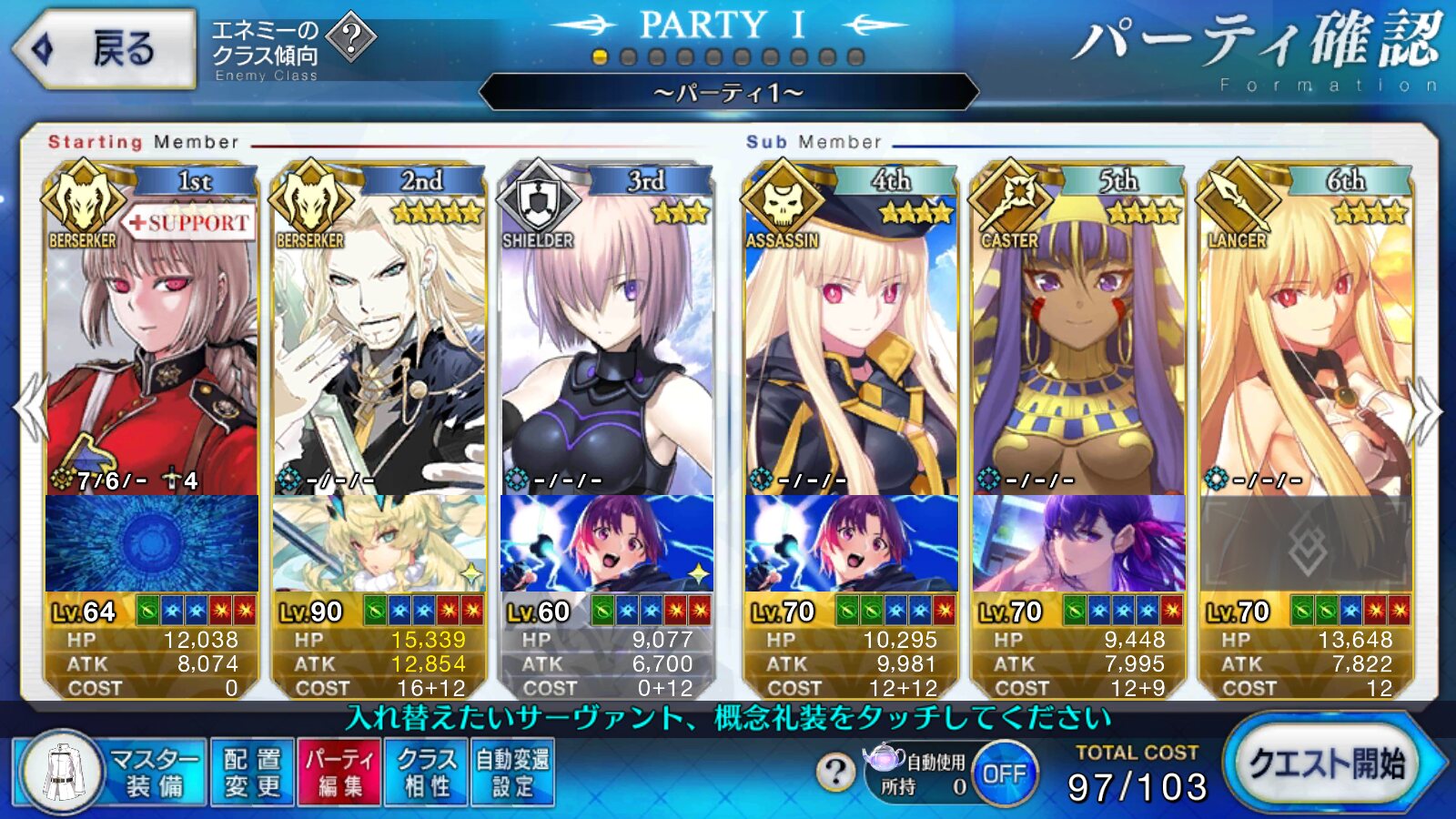Image resolution: width=1456 pixels, height=819 pixels.
Task: Start the quest with クエスト開始
Action: tap(1329, 764)
